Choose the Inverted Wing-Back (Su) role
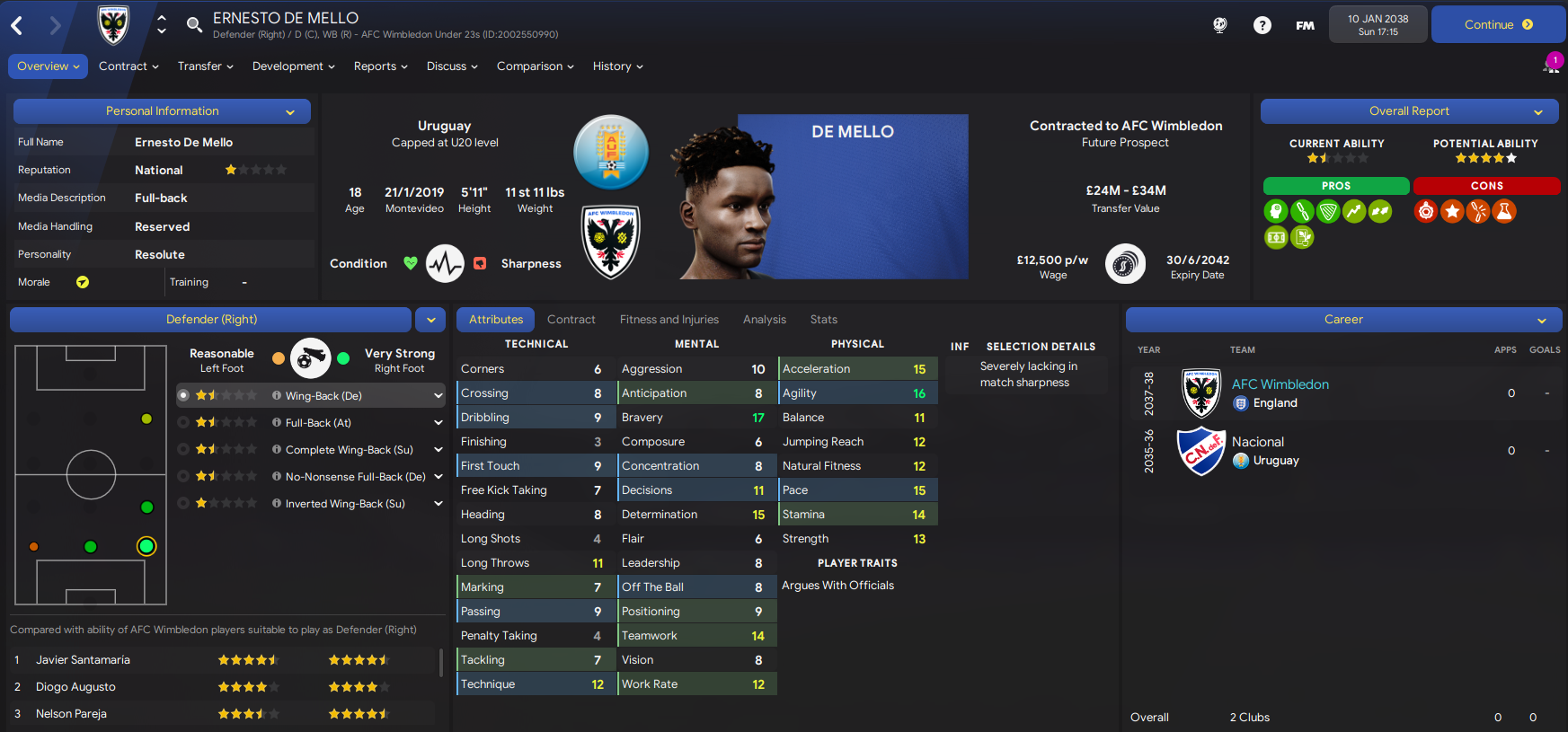The width and height of the screenshot is (1568, 732). [x=345, y=504]
